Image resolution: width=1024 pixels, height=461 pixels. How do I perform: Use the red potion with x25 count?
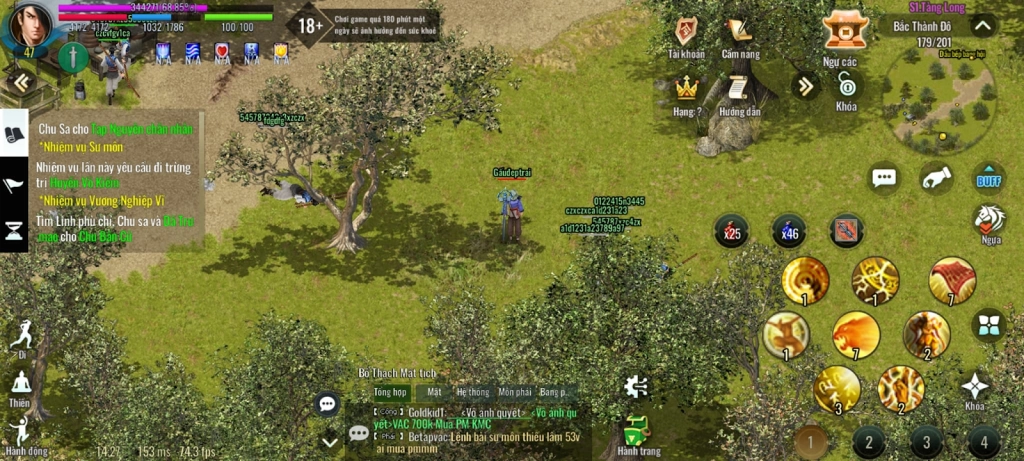(731, 231)
